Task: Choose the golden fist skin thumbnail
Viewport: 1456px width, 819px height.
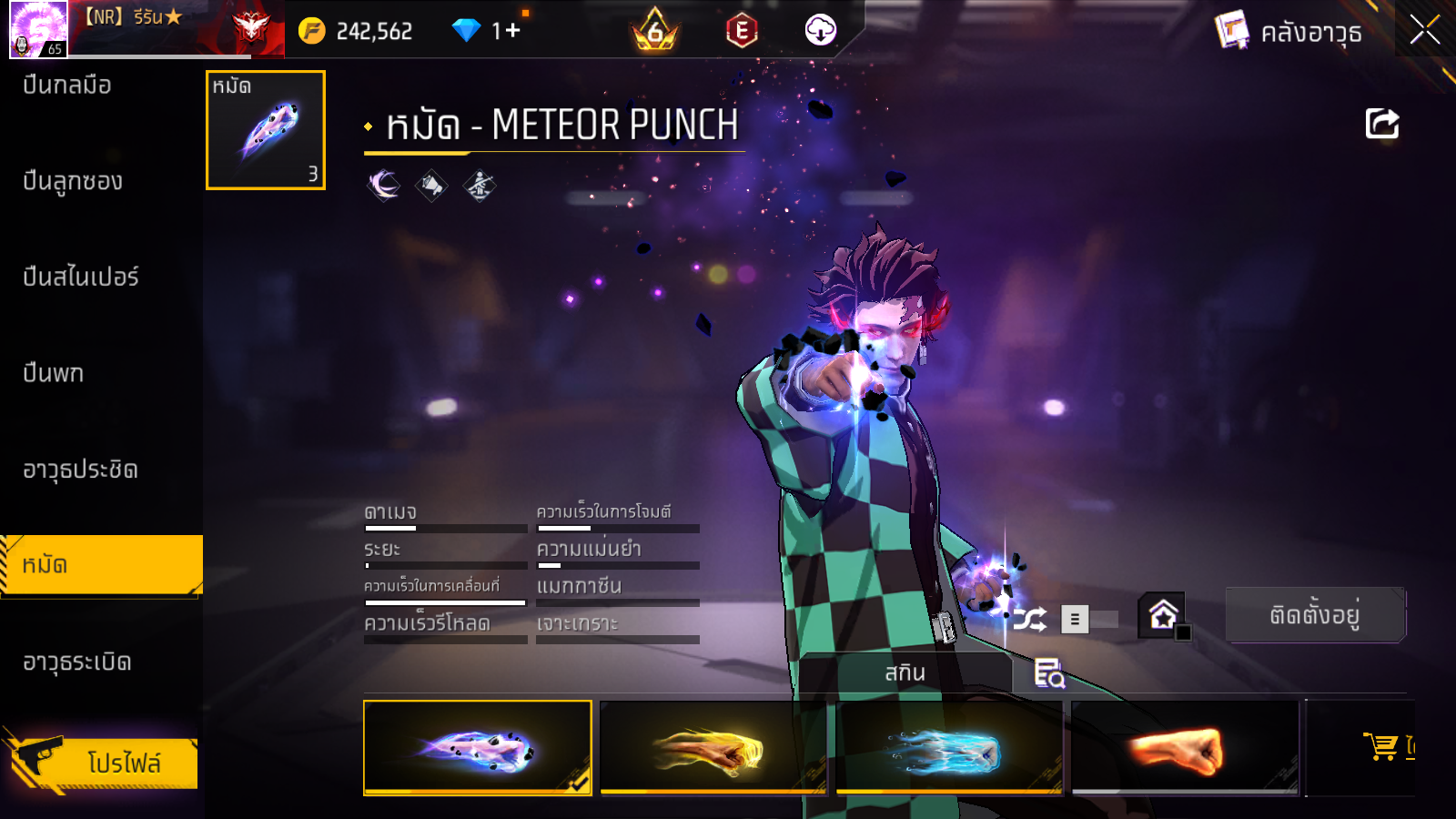Action: [x=713, y=748]
